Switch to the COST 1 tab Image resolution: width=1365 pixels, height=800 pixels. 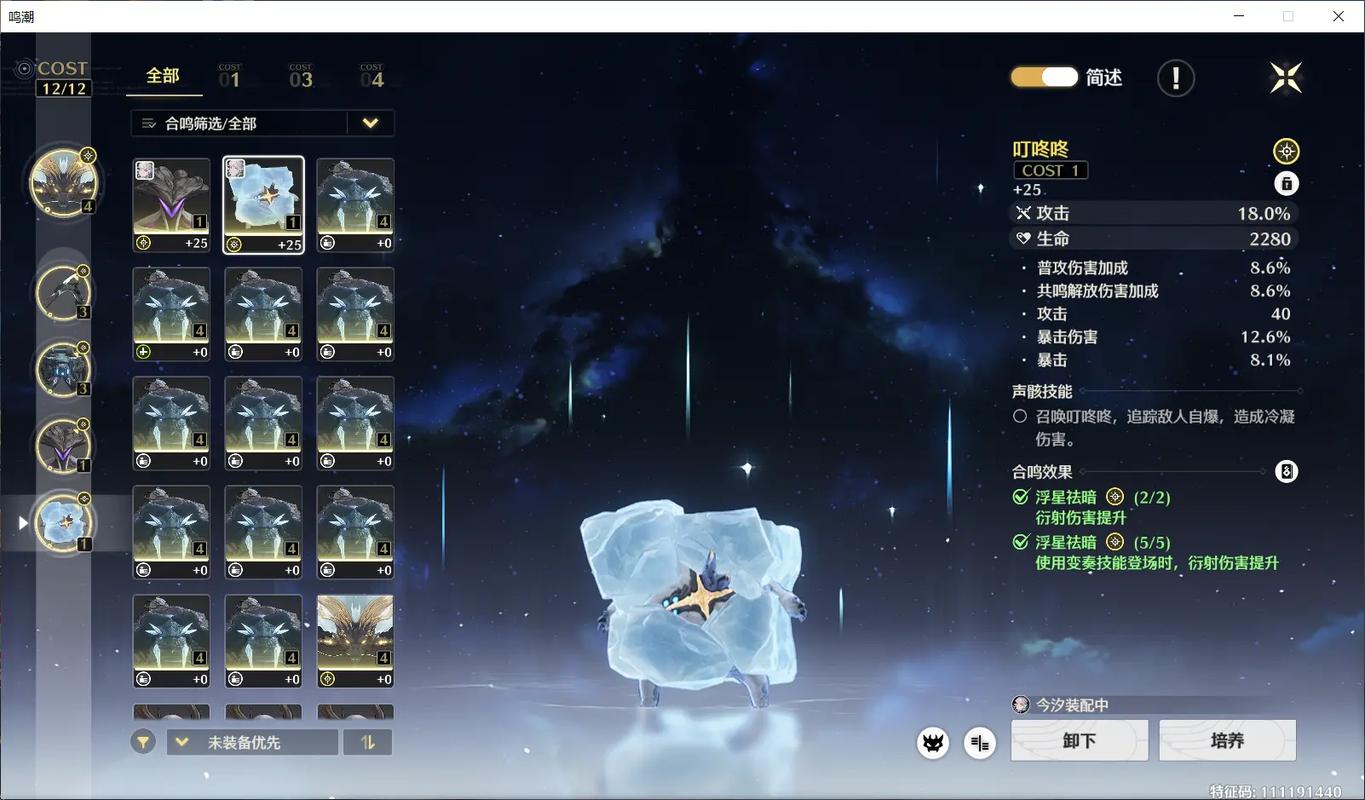pos(232,75)
